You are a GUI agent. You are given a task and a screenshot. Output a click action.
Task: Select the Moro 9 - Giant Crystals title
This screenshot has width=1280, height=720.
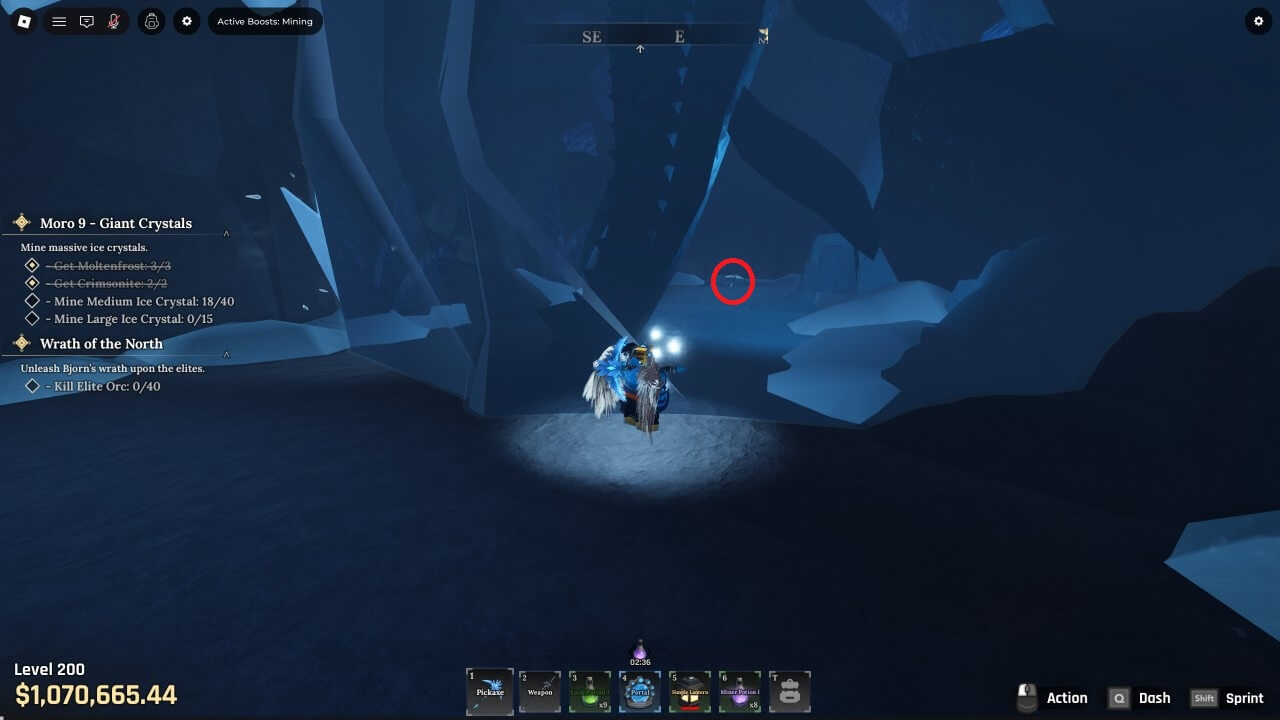tap(115, 223)
